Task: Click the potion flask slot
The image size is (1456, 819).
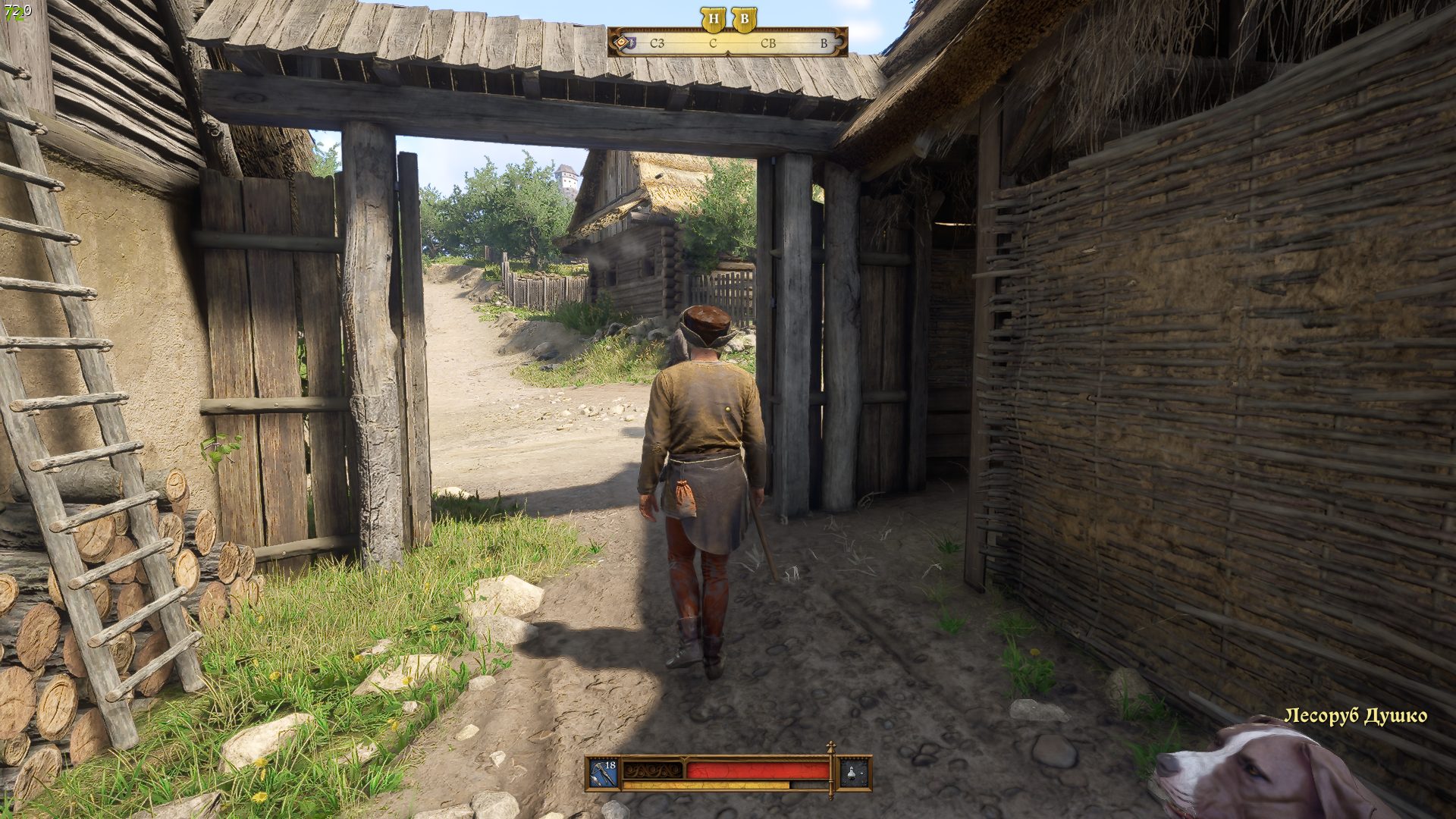Action: tap(854, 773)
